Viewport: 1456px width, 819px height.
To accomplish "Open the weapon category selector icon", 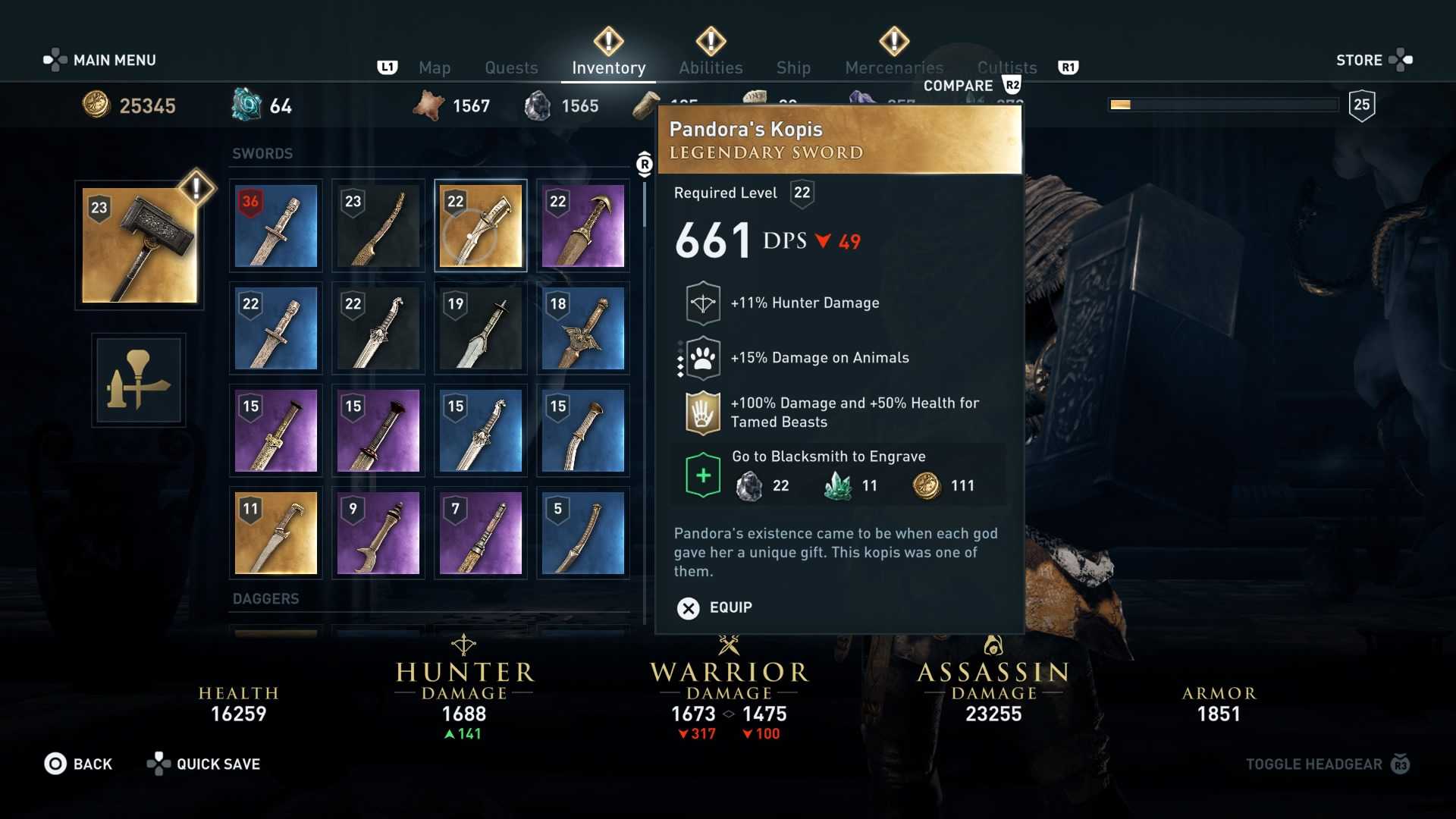I will coord(139,381).
